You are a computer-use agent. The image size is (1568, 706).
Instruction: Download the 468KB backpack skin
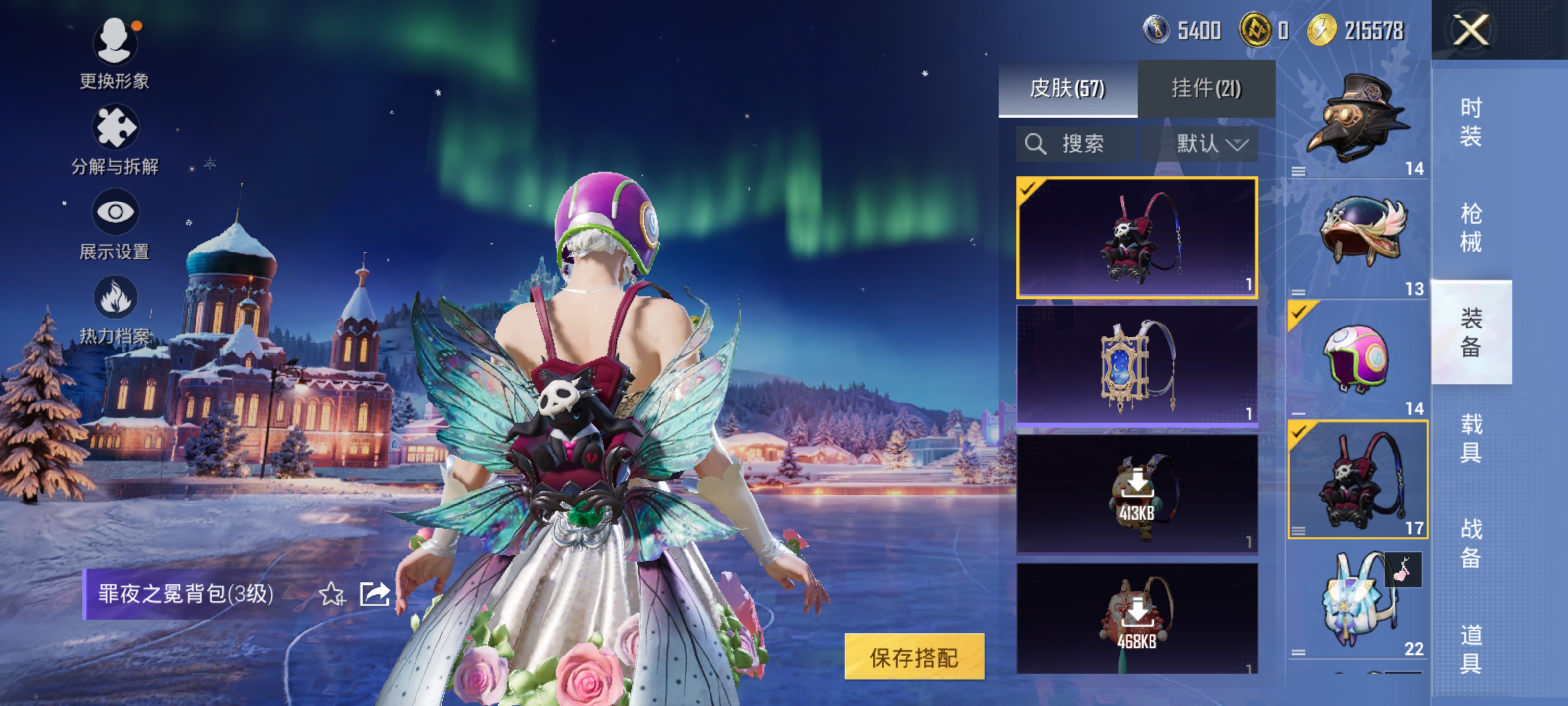click(1136, 616)
